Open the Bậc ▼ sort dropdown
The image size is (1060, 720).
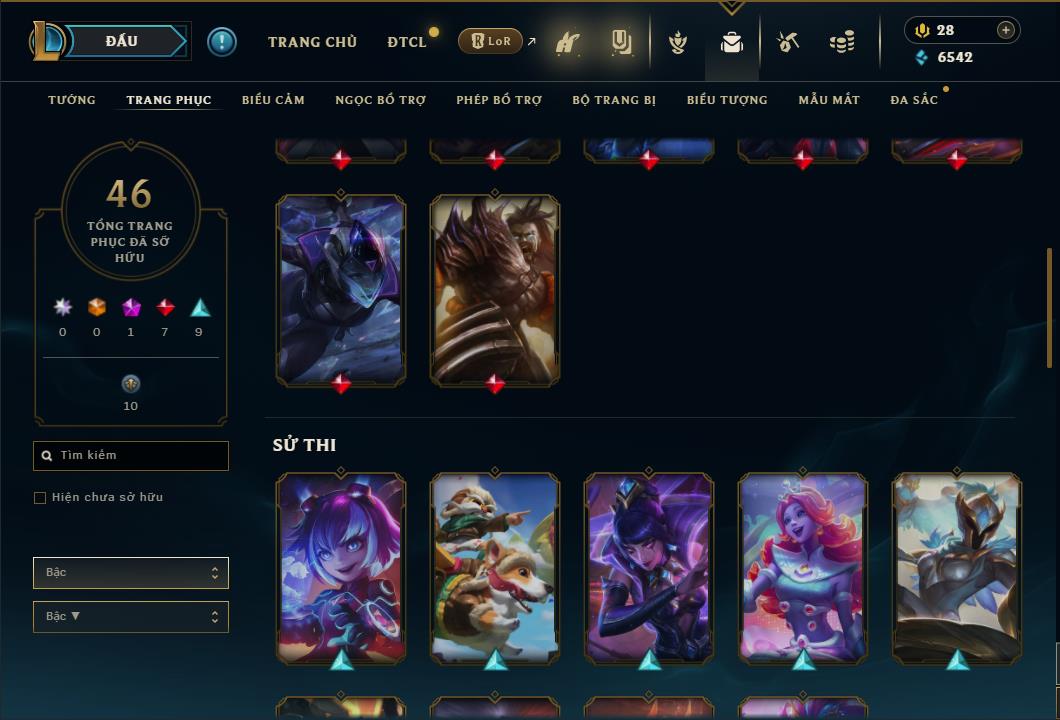[x=131, y=617]
